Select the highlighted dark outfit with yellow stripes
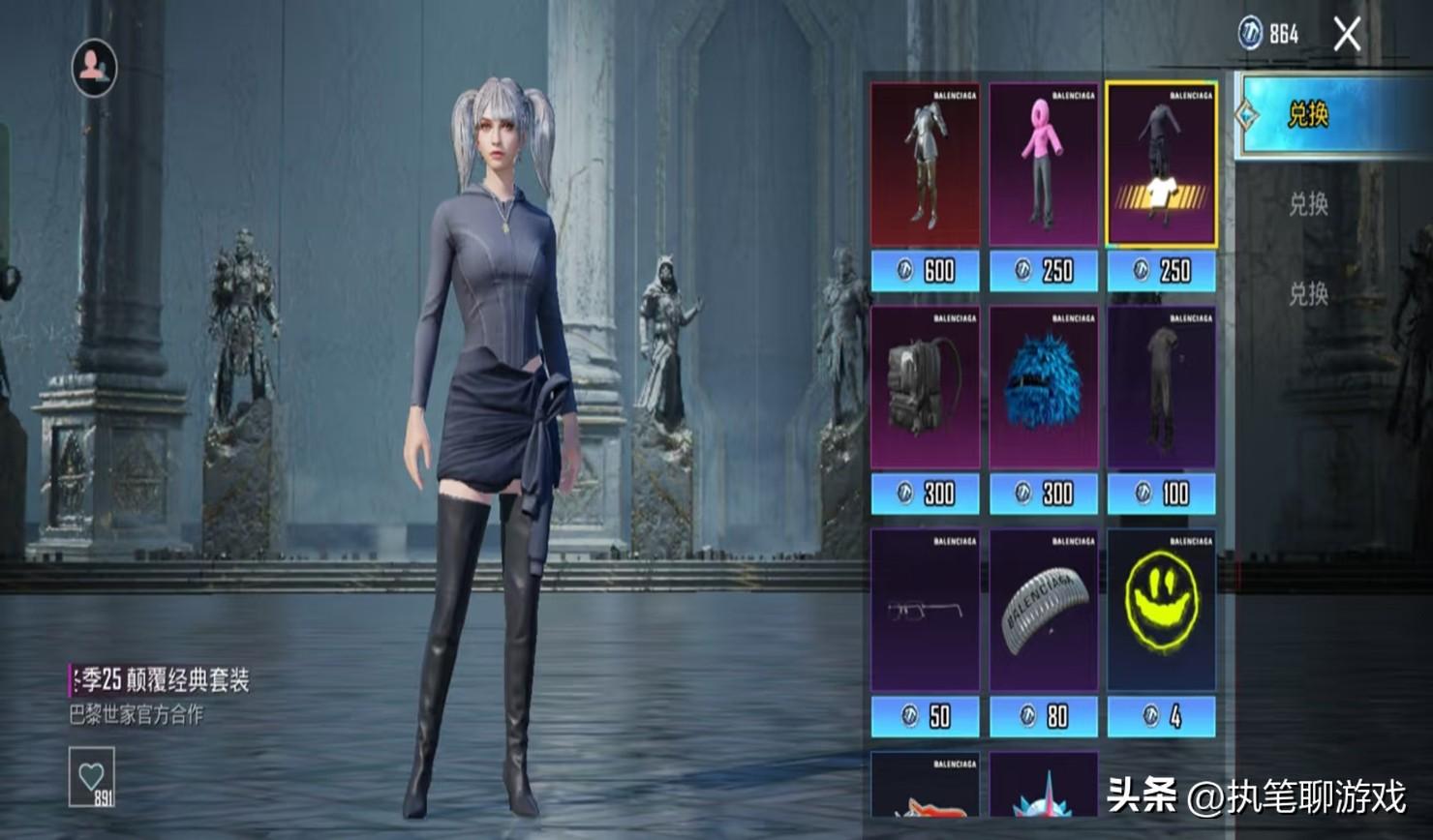 1161,165
